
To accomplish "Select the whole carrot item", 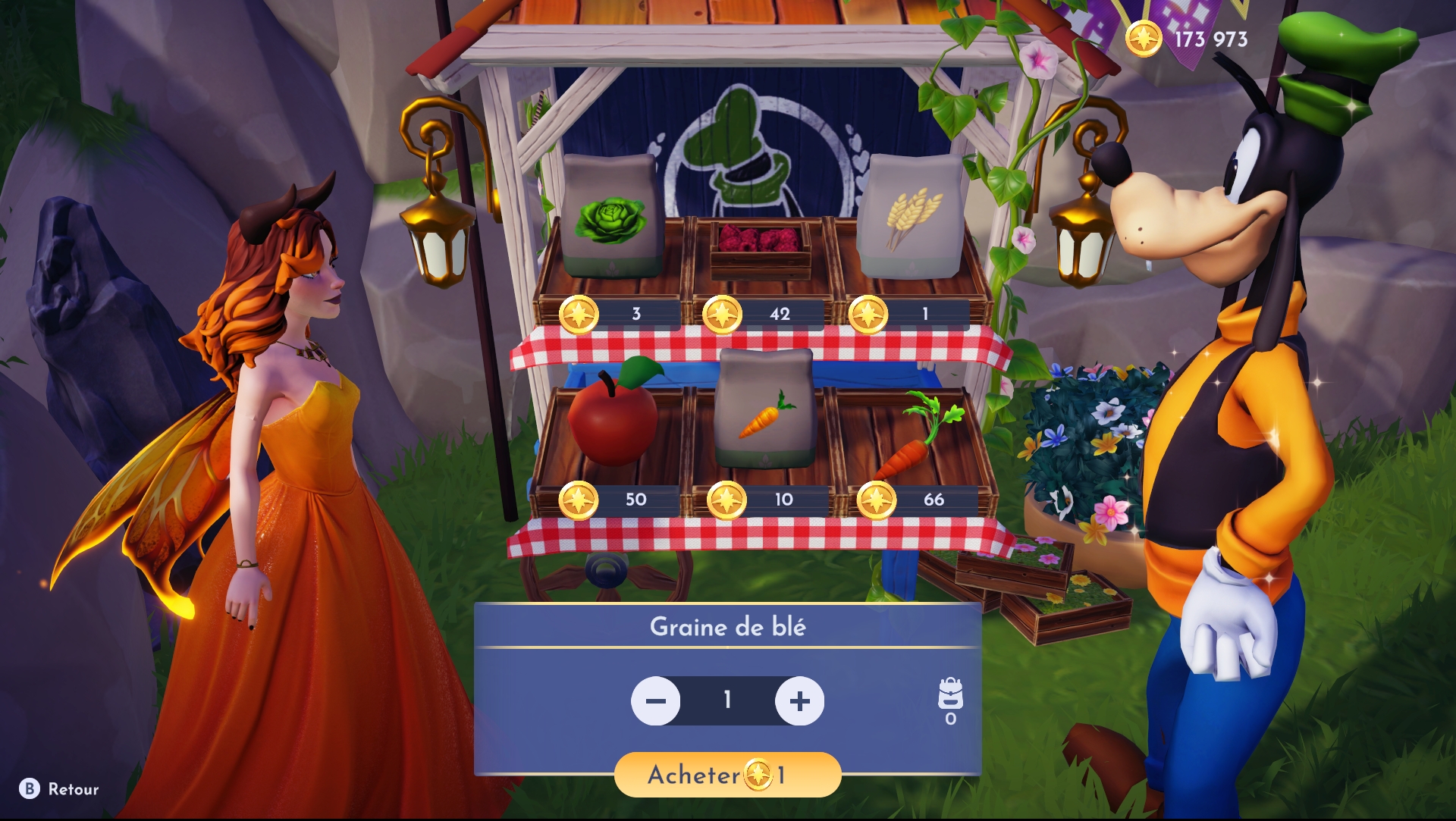I will pyautogui.click(x=914, y=437).
